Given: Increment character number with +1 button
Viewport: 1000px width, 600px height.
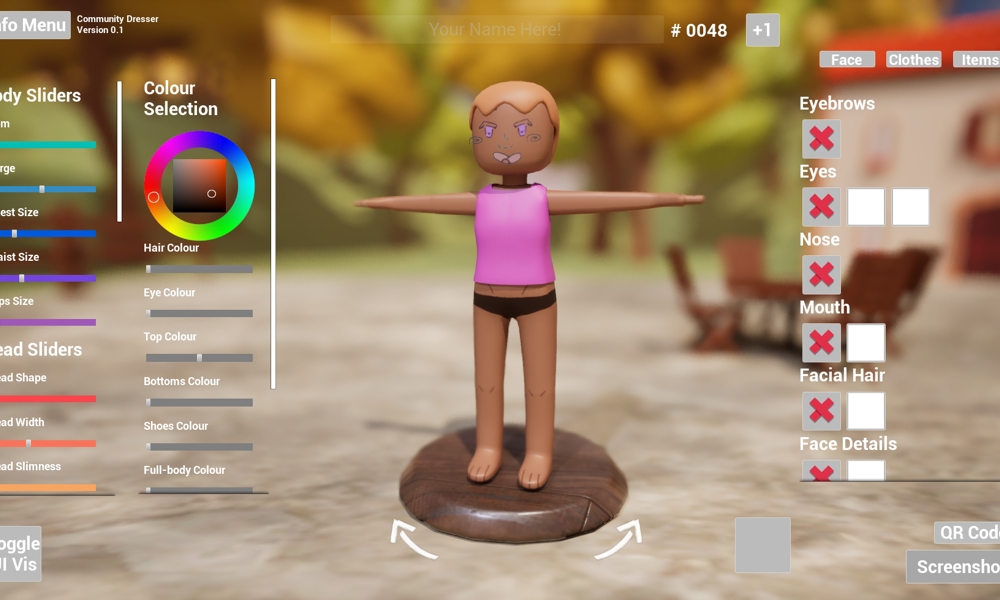Looking at the screenshot, I should (762, 30).
